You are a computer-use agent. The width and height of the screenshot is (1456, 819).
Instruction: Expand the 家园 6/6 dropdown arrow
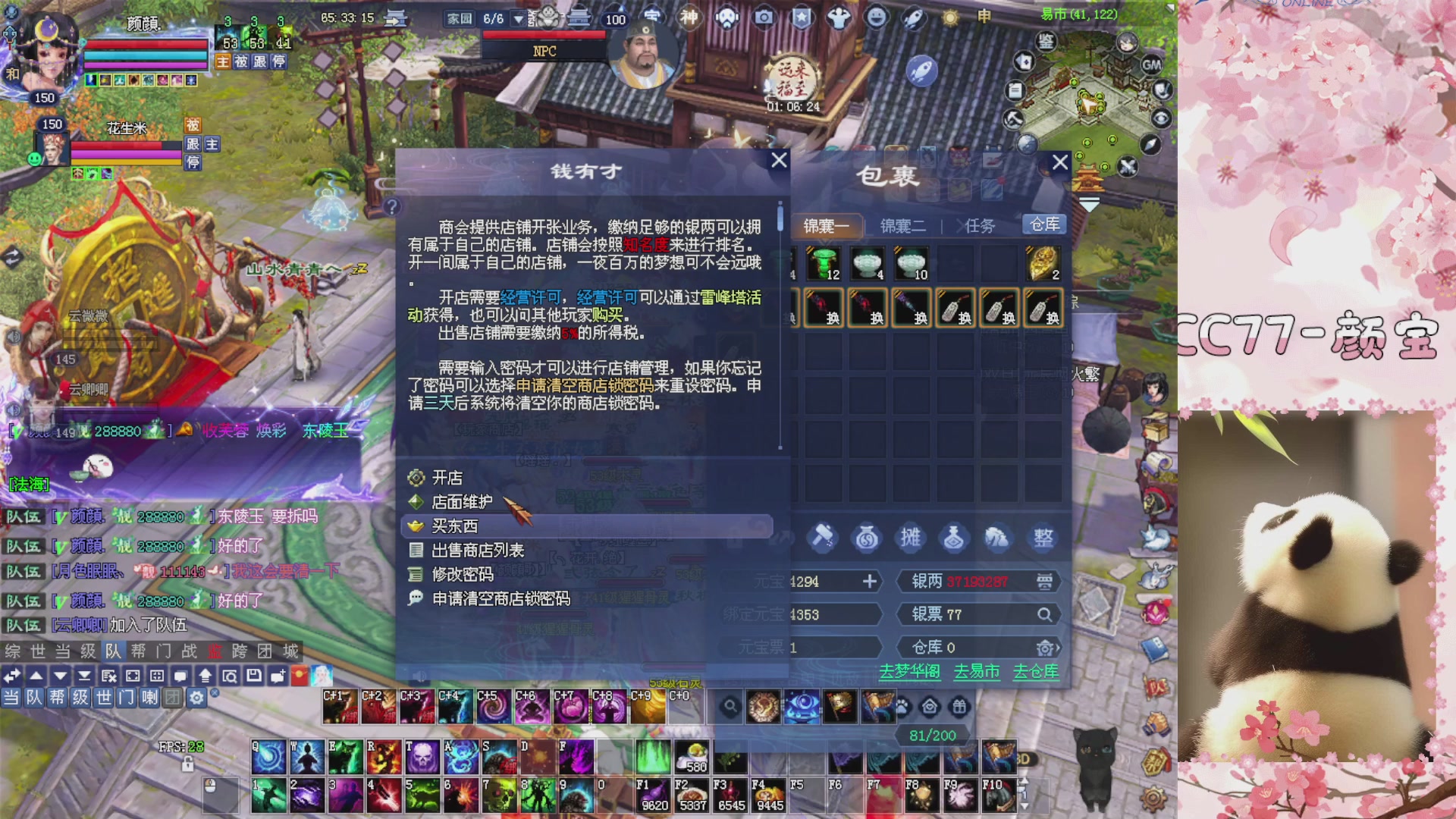click(519, 19)
